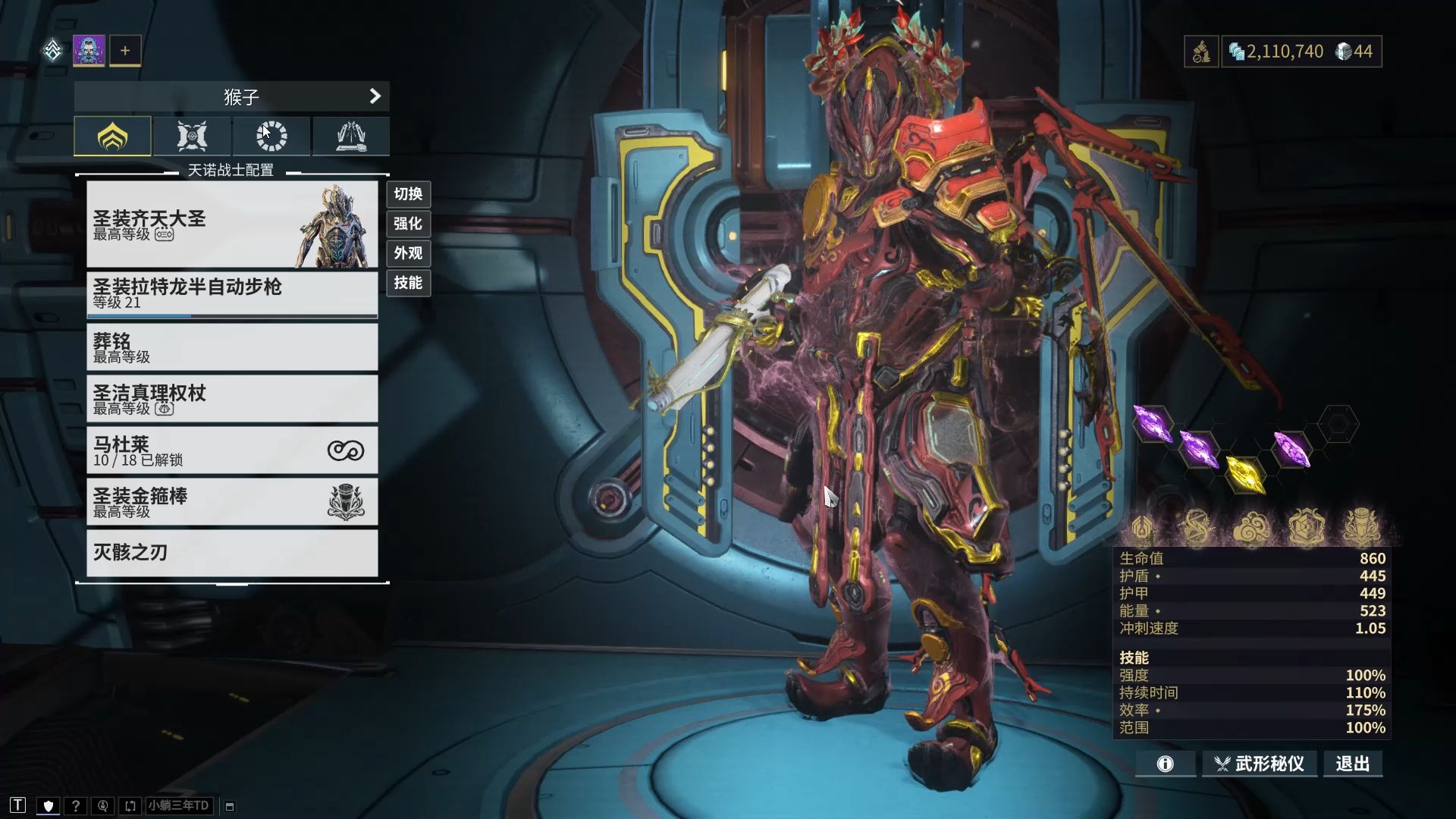Select the 圣装齐天大圣 warframe slot
Image resolution: width=1456 pixels, height=819 pixels.
pos(232,224)
